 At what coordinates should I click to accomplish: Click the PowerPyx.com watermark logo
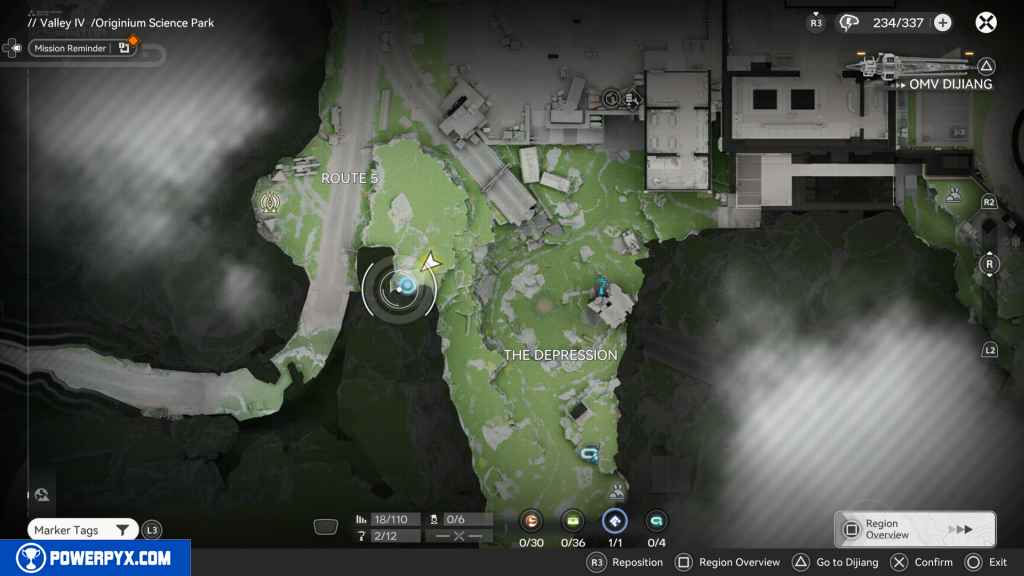[x=95, y=558]
